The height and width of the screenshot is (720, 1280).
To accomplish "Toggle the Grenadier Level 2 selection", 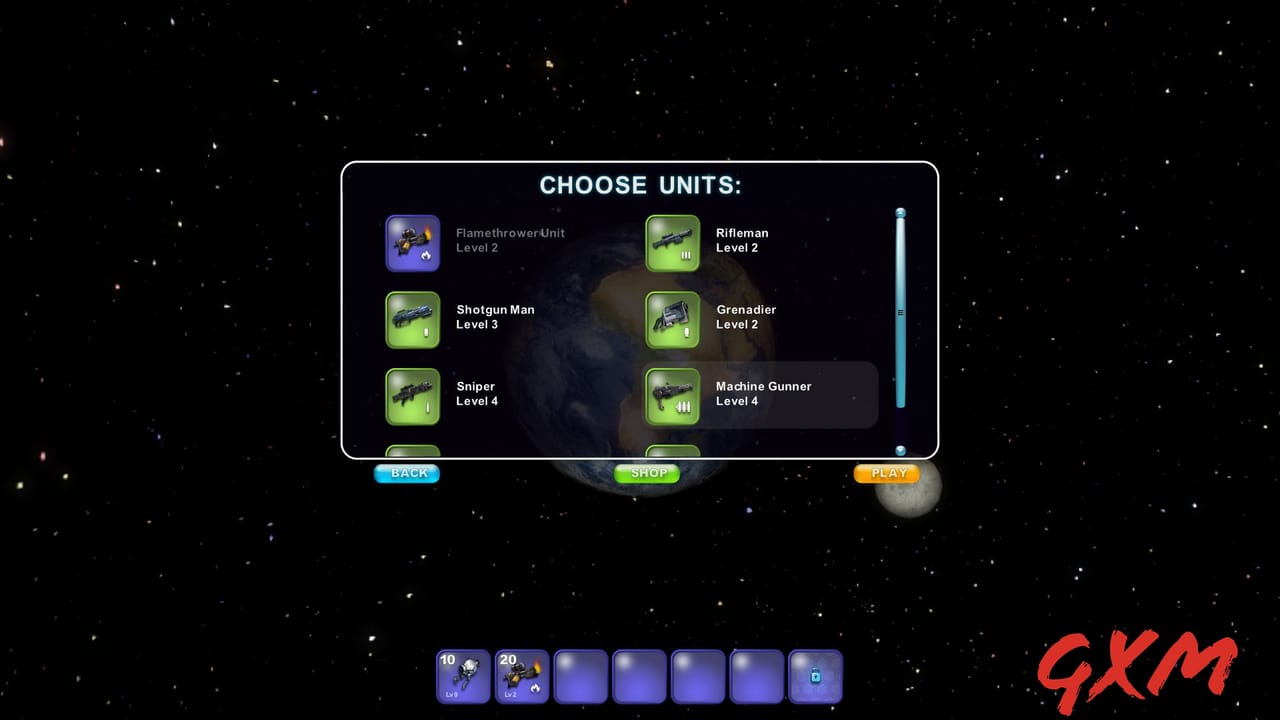I will [746, 318].
